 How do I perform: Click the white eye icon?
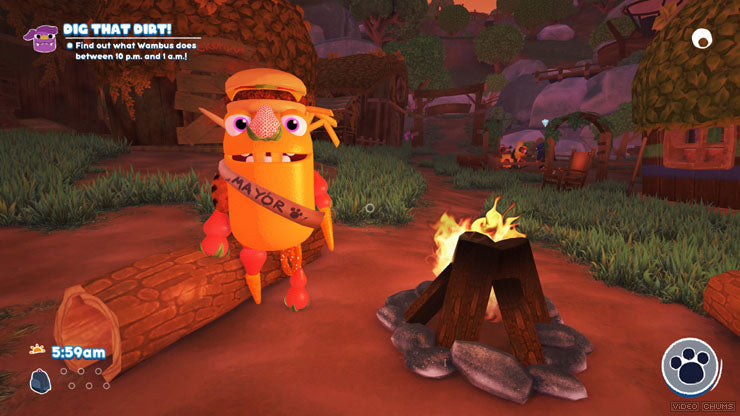pos(702,39)
